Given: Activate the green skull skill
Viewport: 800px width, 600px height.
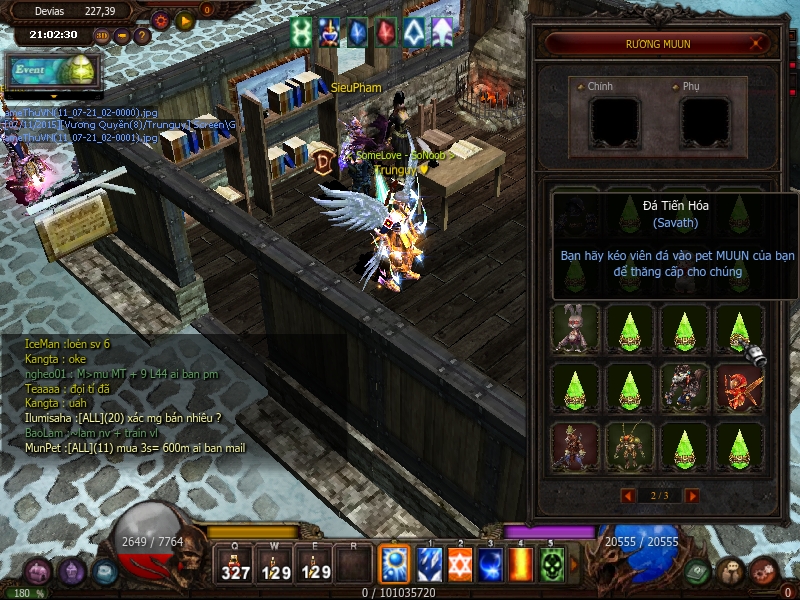Looking at the screenshot, I should pyautogui.click(x=552, y=565).
